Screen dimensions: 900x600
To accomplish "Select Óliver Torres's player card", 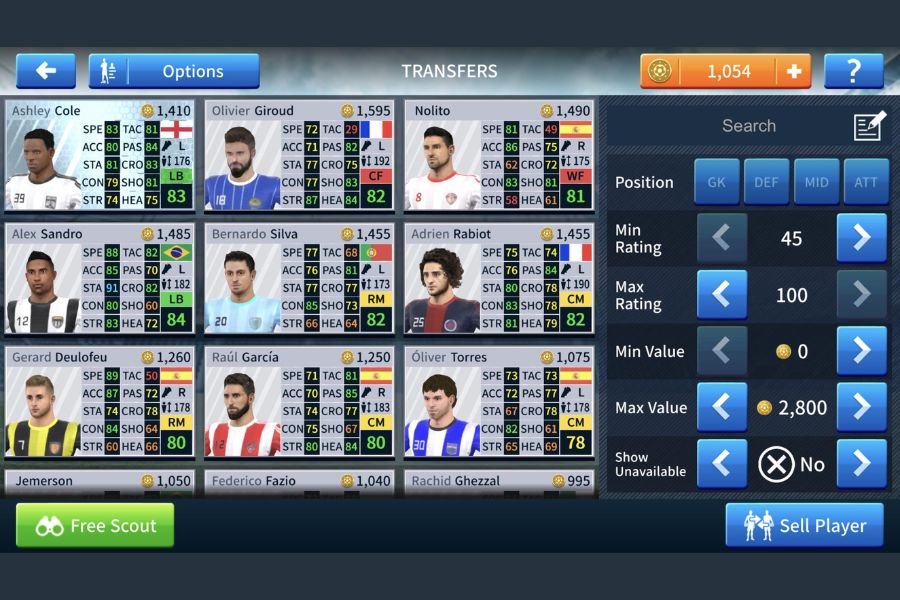I will (x=499, y=402).
